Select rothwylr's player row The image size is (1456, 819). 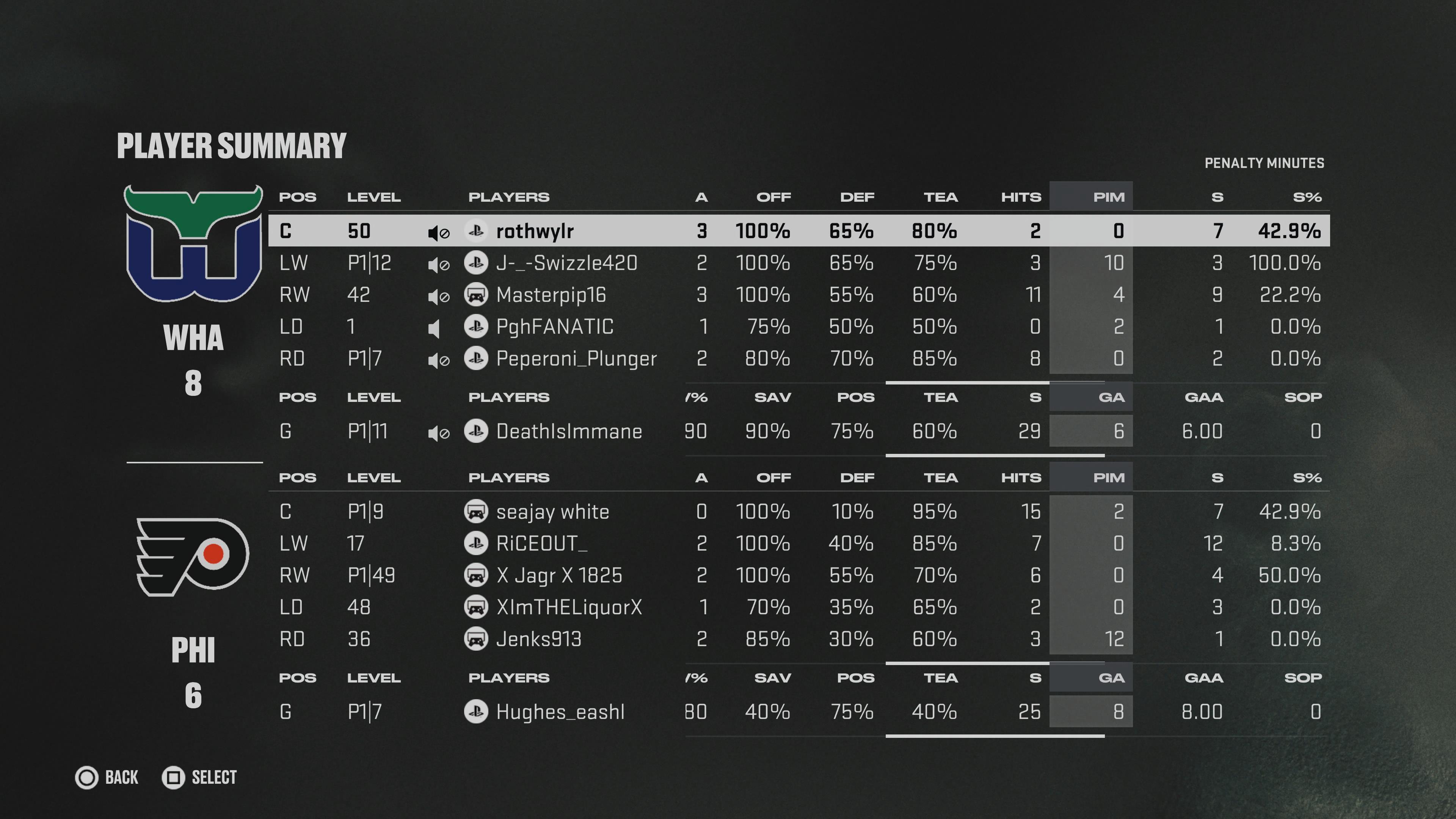(x=534, y=231)
